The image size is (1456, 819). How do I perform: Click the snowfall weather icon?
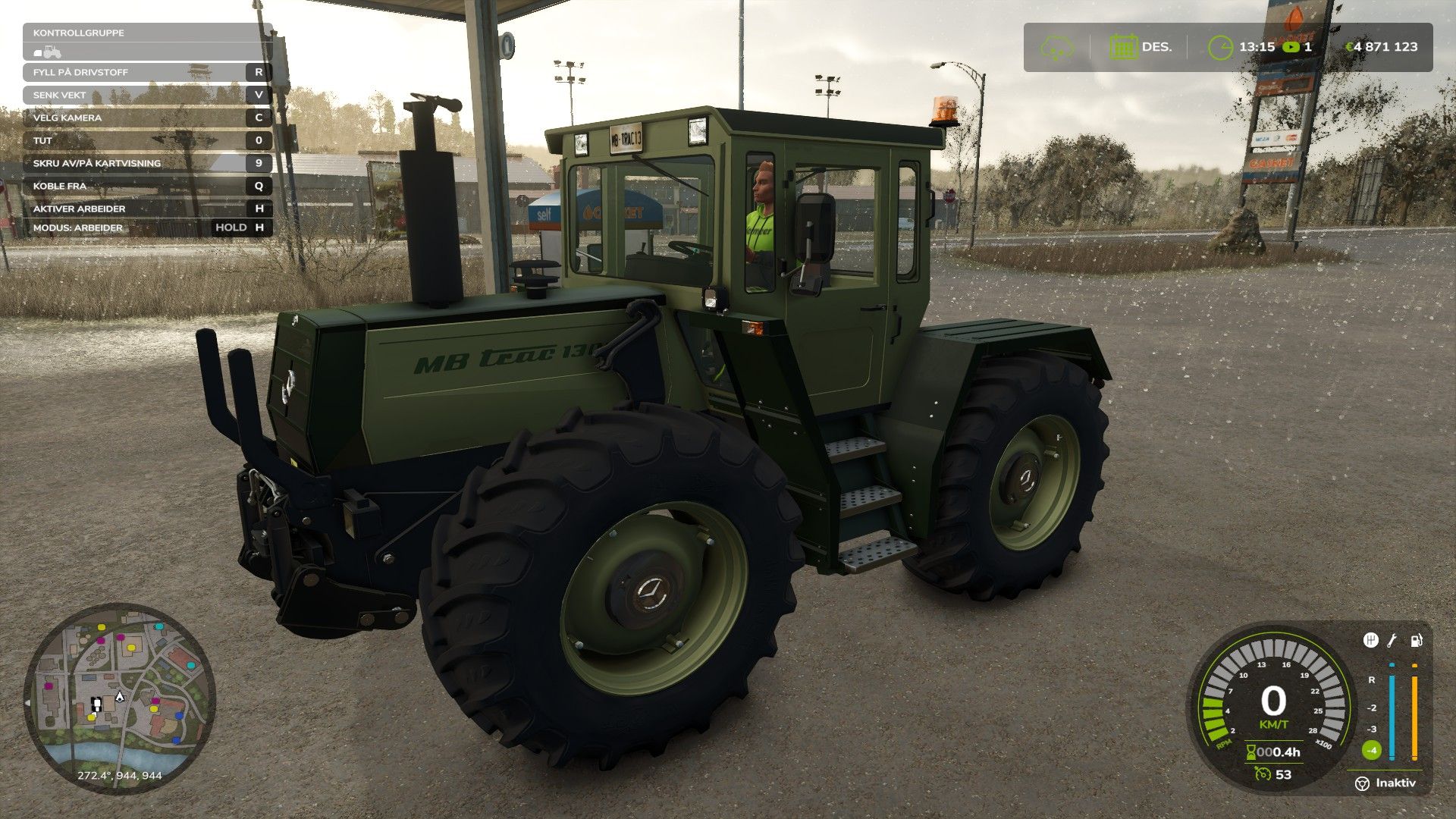1058,47
